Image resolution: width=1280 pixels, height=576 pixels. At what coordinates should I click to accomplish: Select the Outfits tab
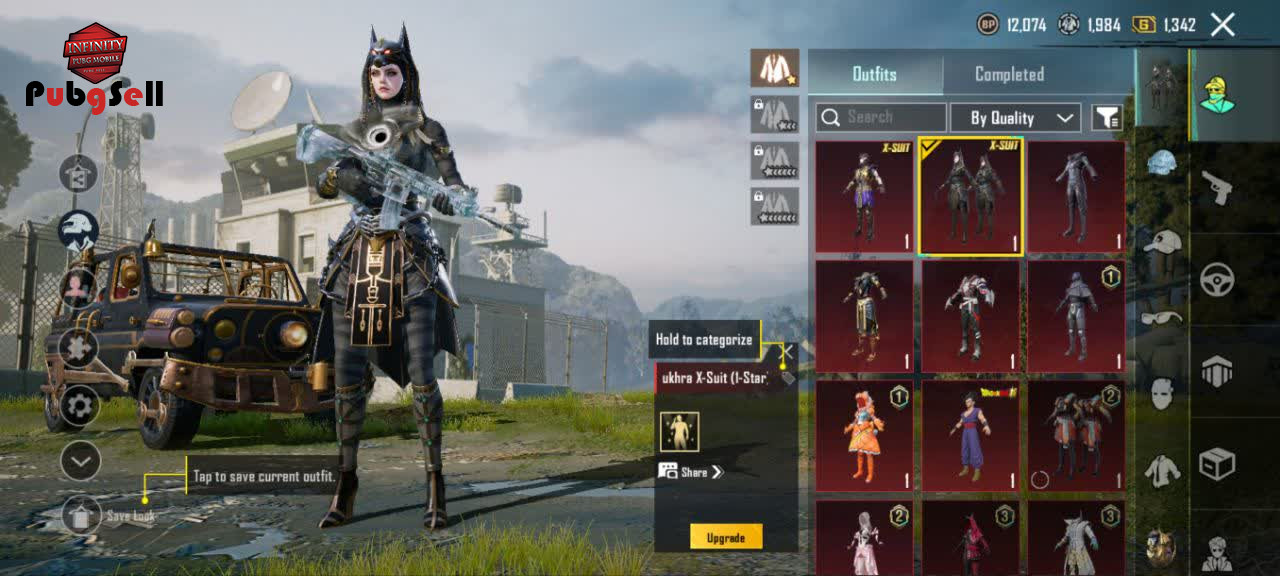[874, 74]
